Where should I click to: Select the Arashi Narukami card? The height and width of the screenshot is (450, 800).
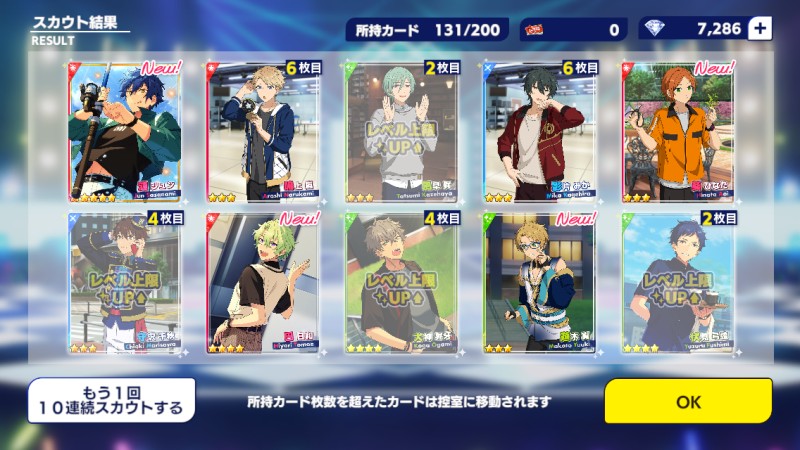[x=263, y=132]
